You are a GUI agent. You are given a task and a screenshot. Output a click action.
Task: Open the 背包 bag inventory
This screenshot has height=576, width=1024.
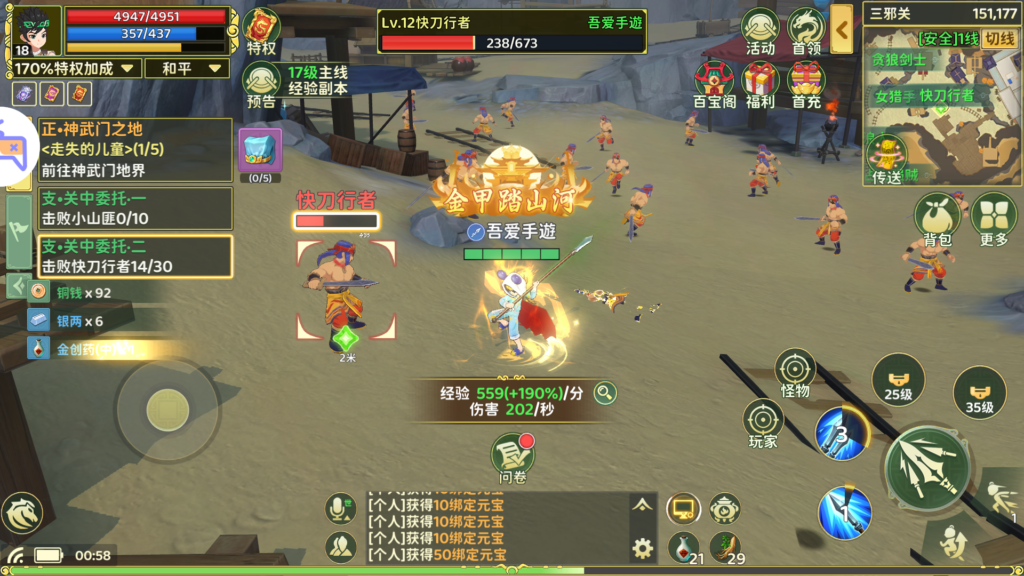(x=936, y=218)
